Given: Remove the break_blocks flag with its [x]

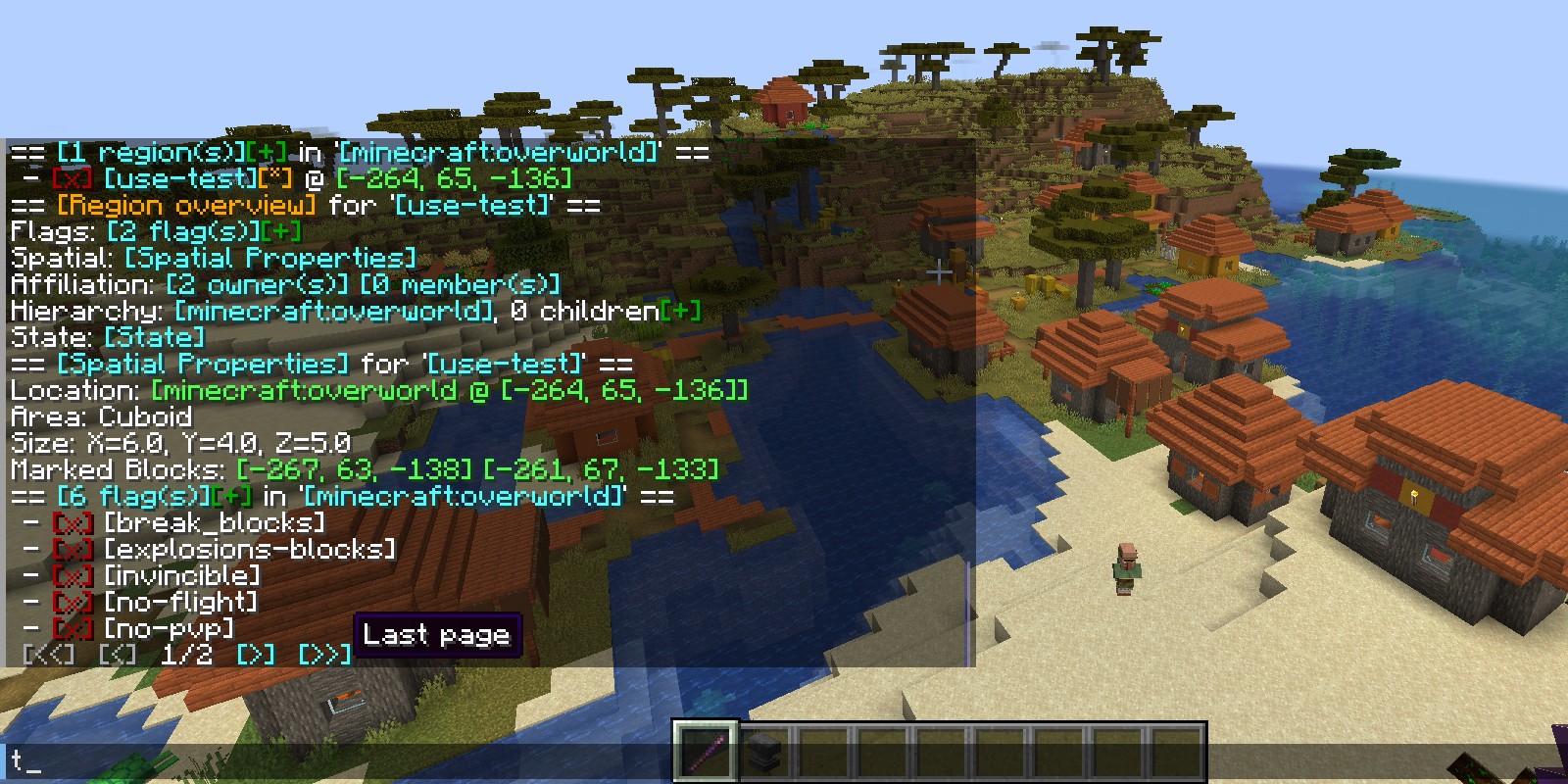Looking at the screenshot, I should [x=73, y=523].
